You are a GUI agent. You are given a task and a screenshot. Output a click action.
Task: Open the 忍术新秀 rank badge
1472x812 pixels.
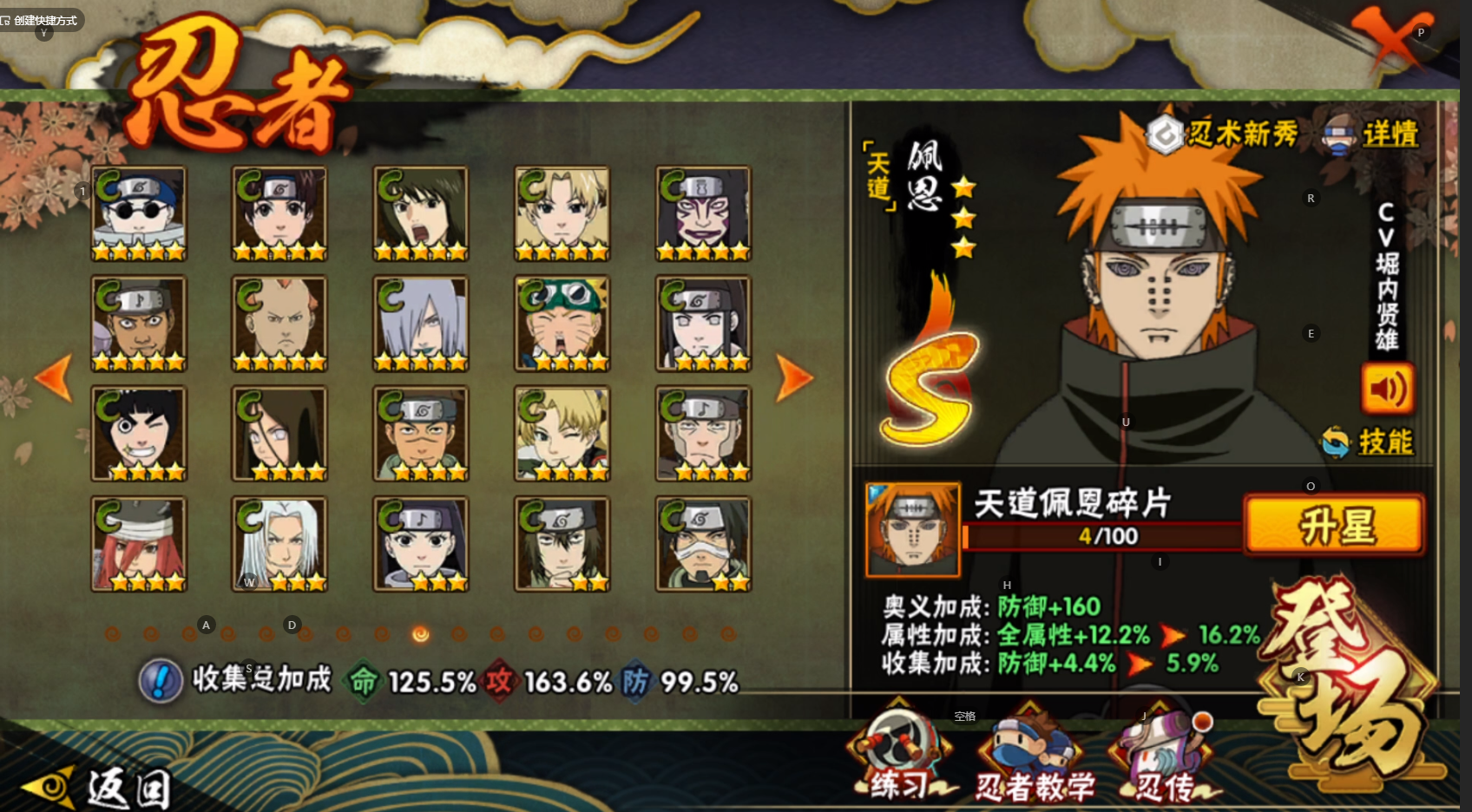coord(1224,134)
